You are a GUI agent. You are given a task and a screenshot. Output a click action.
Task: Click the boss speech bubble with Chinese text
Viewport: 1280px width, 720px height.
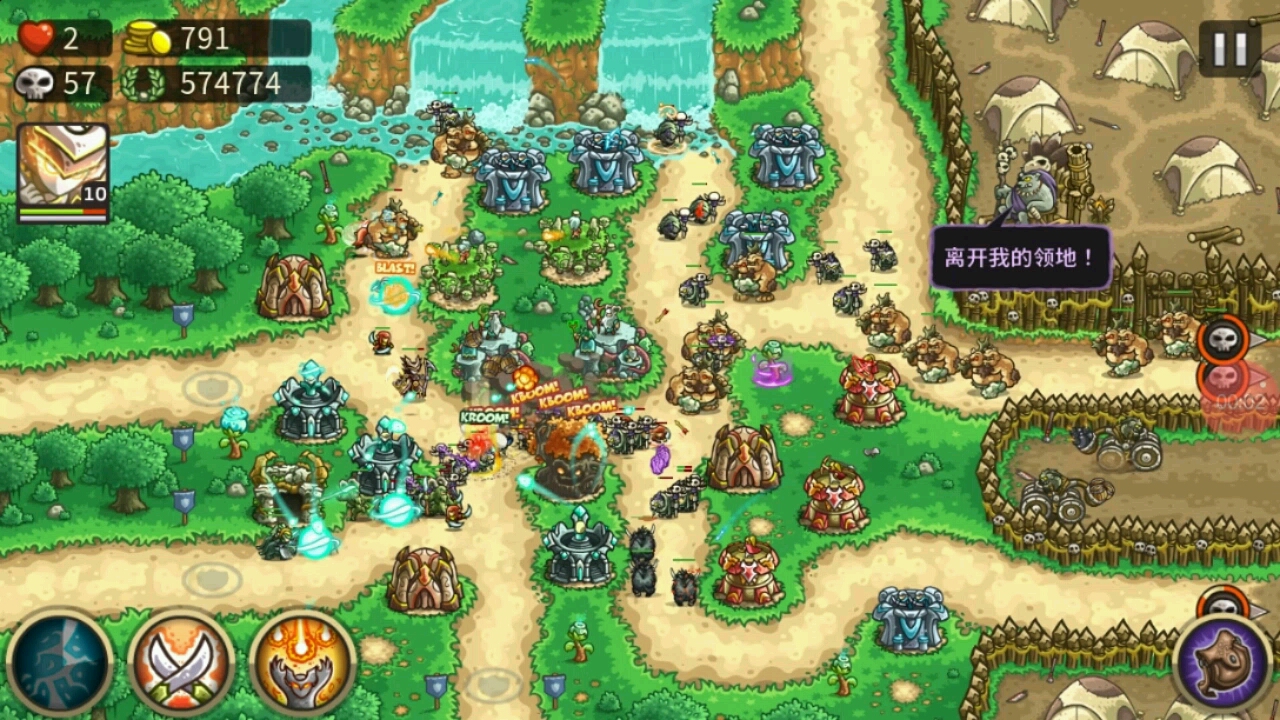(x=1018, y=256)
